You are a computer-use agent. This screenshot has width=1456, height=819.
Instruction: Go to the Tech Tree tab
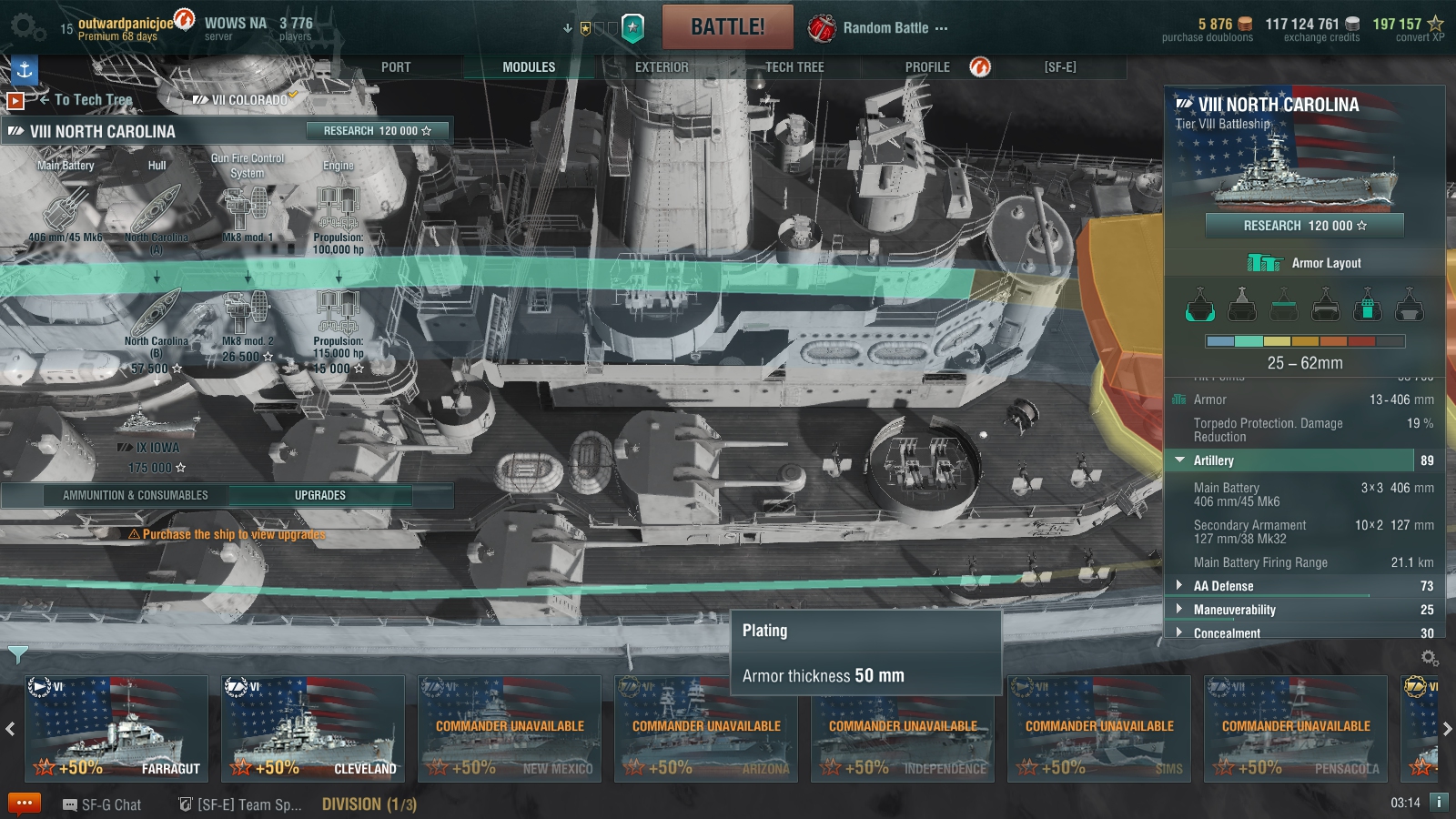[794, 67]
